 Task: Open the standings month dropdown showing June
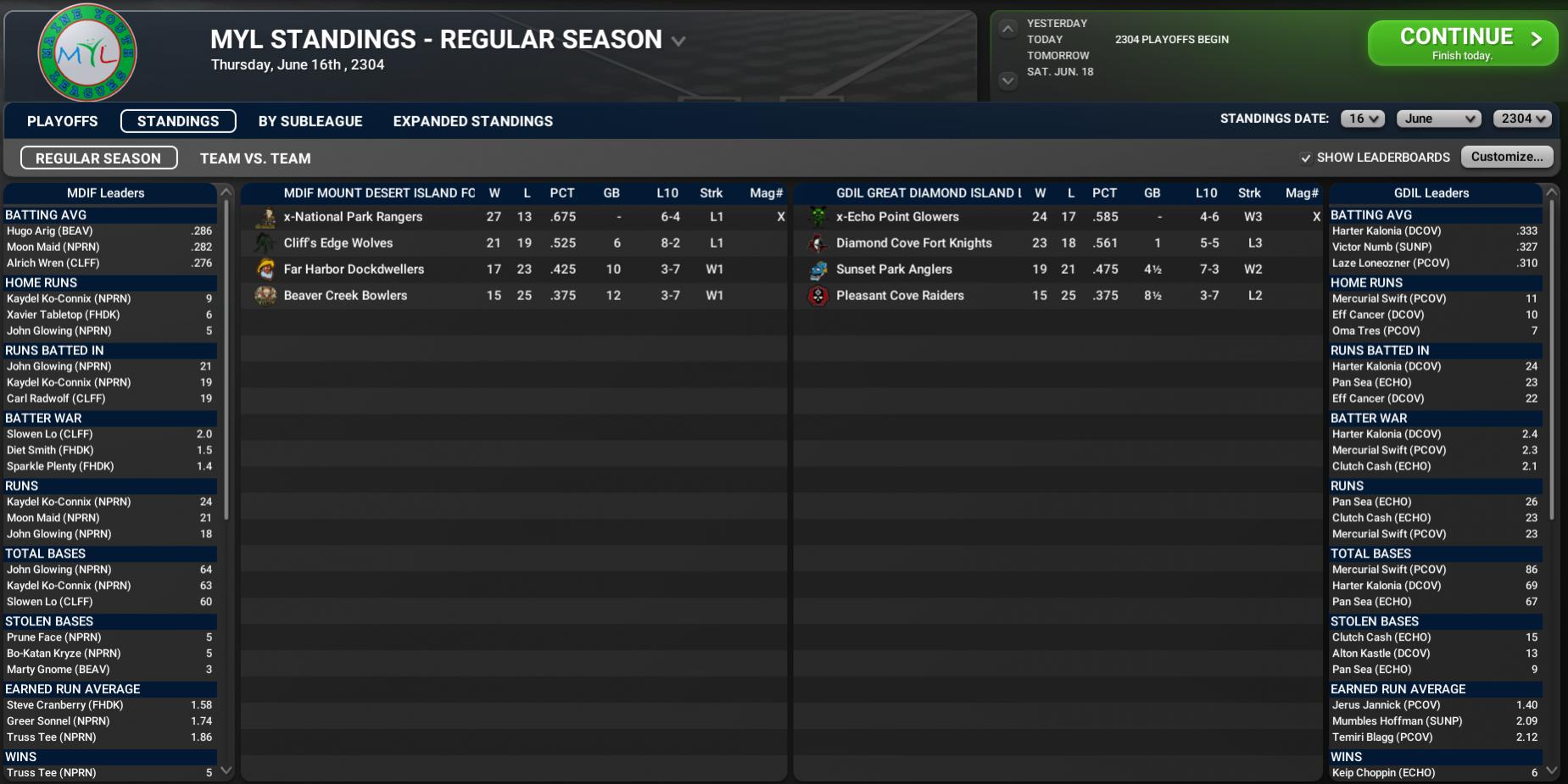click(1438, 119)
